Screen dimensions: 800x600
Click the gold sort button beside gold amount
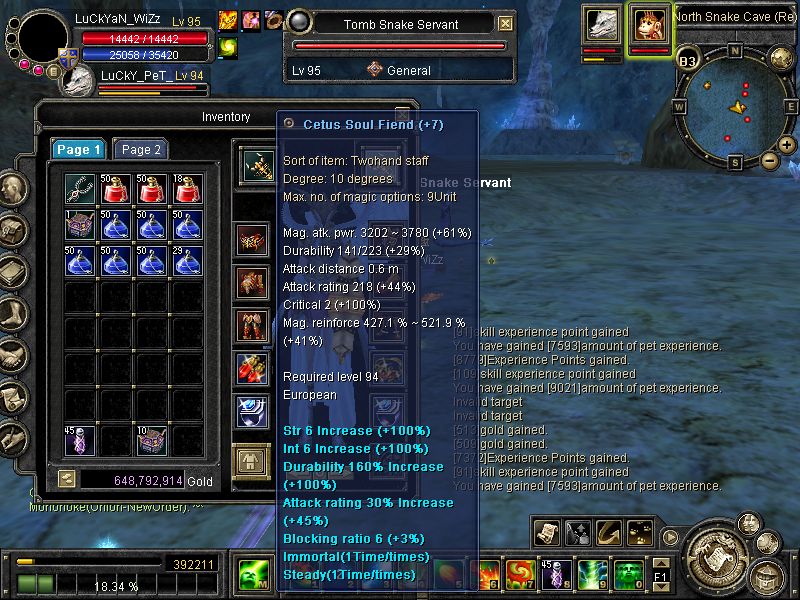point(66,480)
